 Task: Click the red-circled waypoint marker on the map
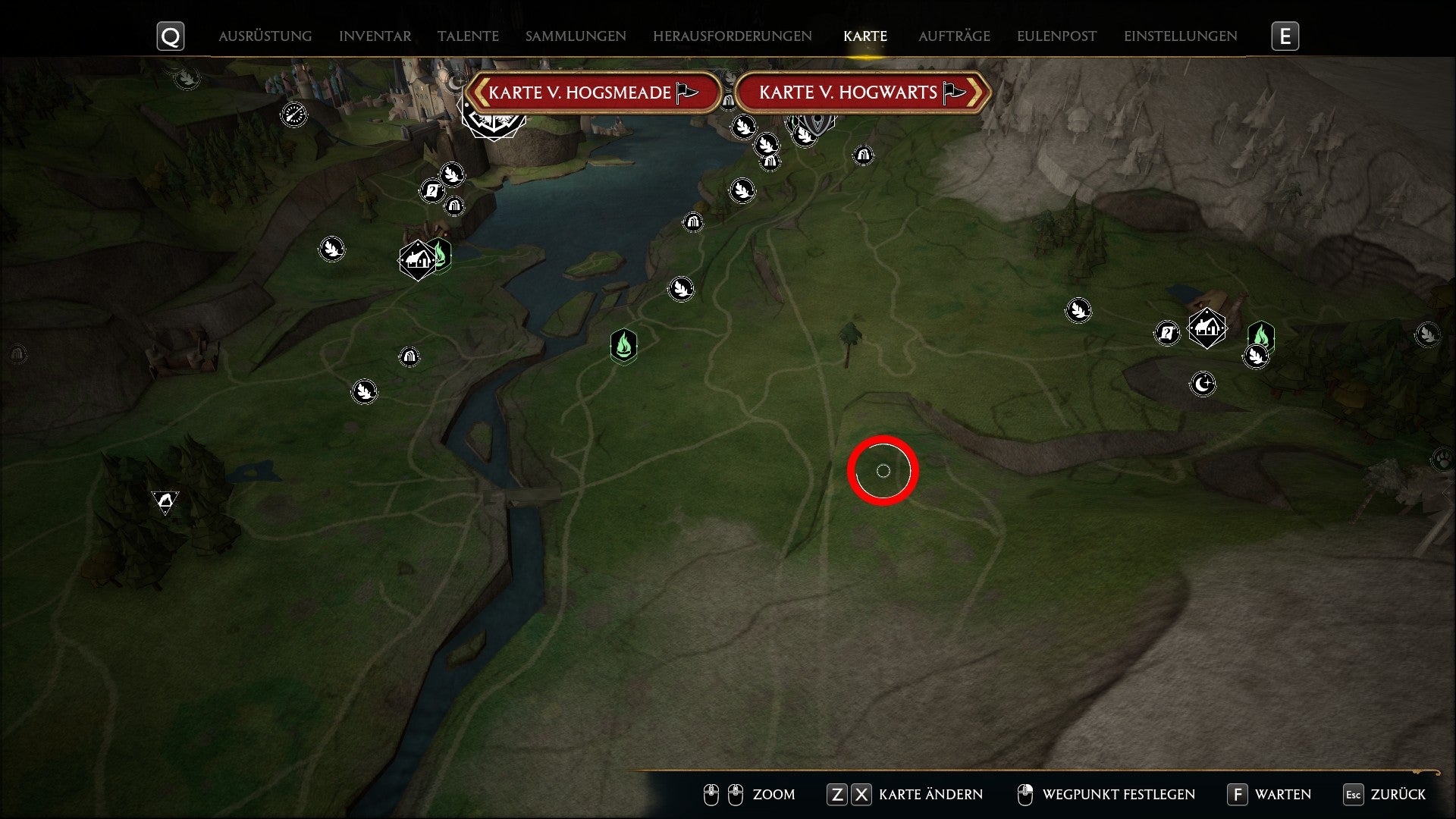[x=883, y=471]
